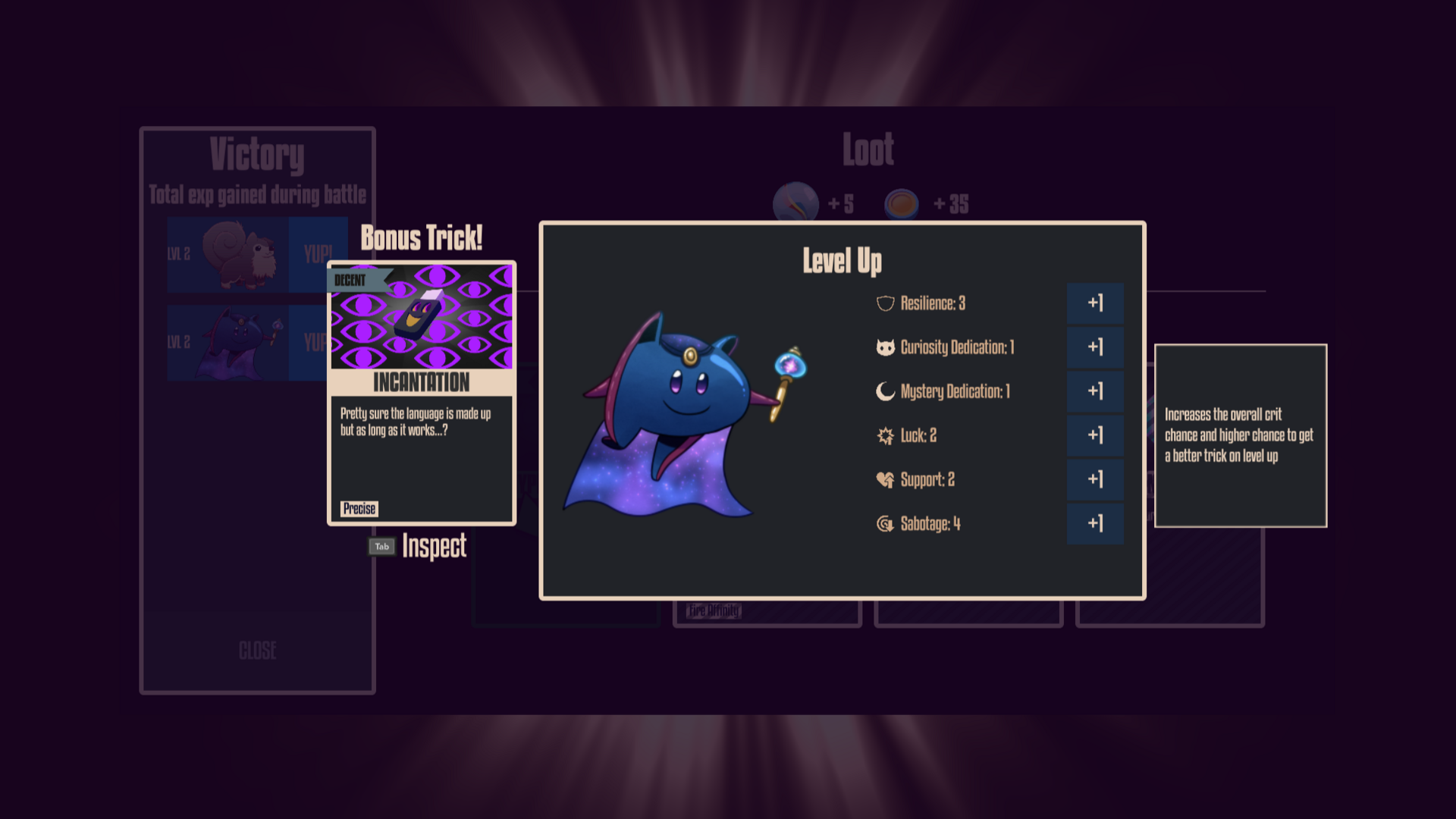Click the Precise tag on the Incantation card

[x=360, y=509]
